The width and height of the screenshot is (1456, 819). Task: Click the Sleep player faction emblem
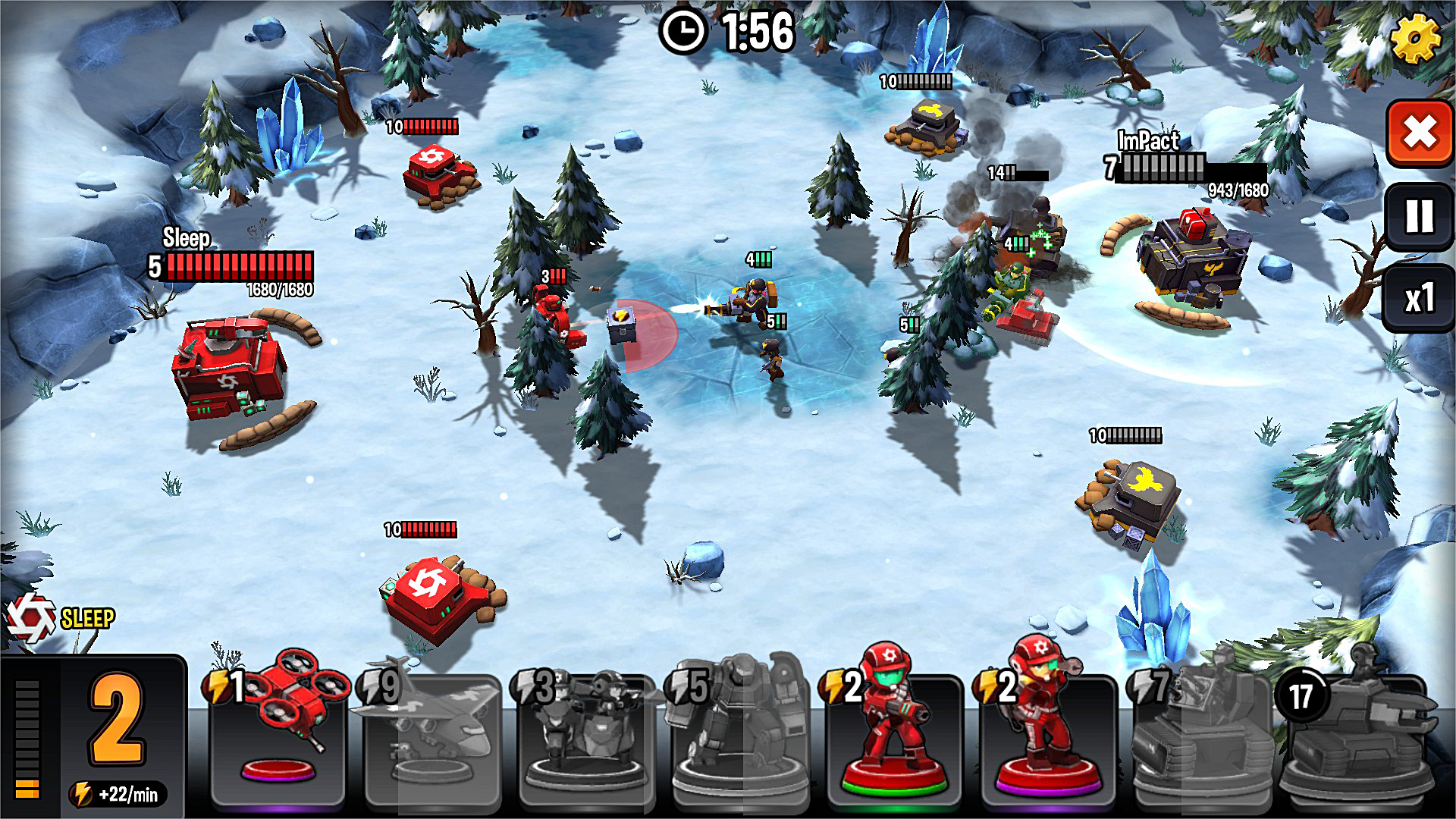[x=30, y=619]
